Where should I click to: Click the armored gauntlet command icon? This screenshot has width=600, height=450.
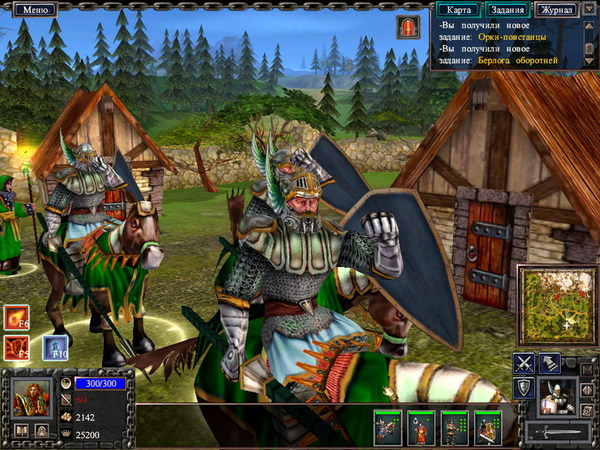(x=549, y=364)
